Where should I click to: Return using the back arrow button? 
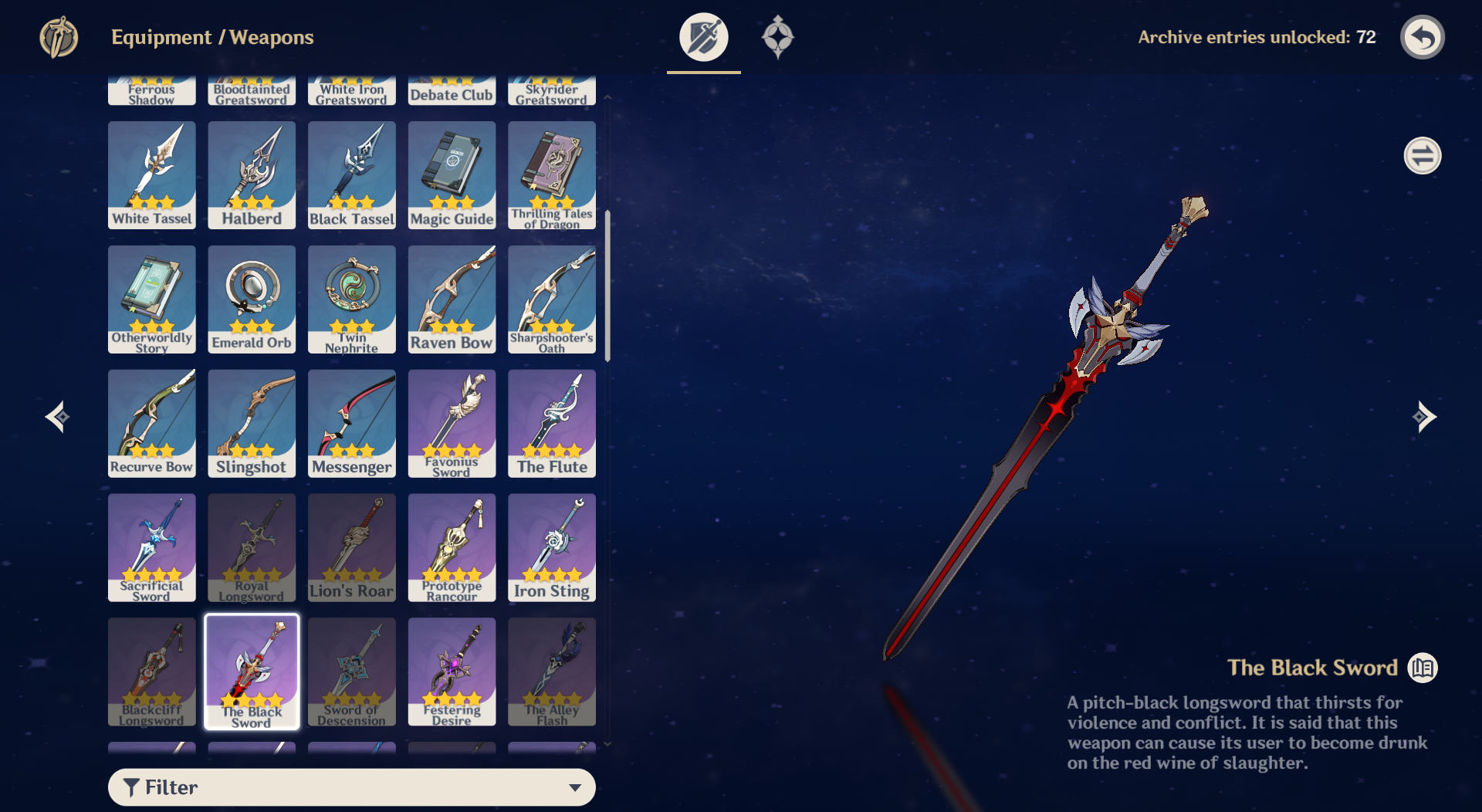coord(1422,37)
